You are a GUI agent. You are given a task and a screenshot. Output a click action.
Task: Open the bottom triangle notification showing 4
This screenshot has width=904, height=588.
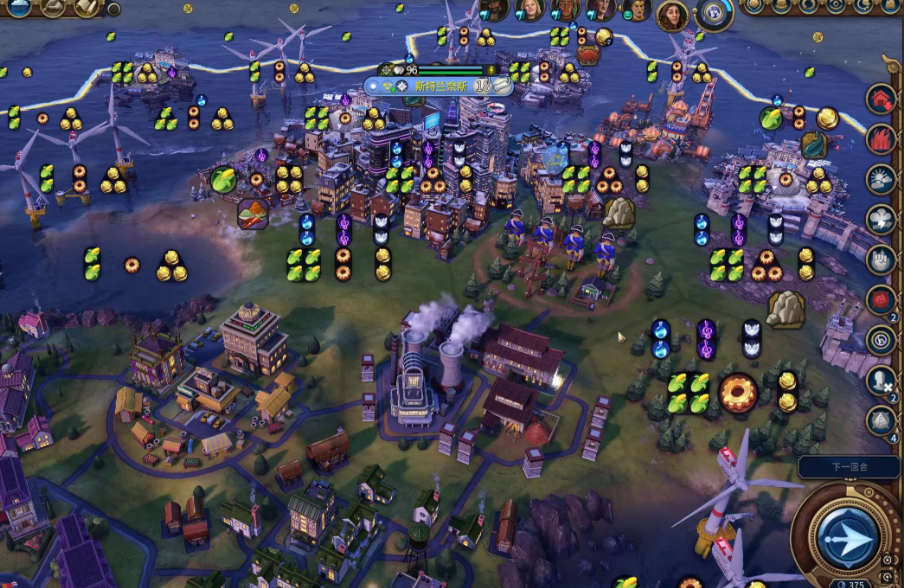point(881,420)
